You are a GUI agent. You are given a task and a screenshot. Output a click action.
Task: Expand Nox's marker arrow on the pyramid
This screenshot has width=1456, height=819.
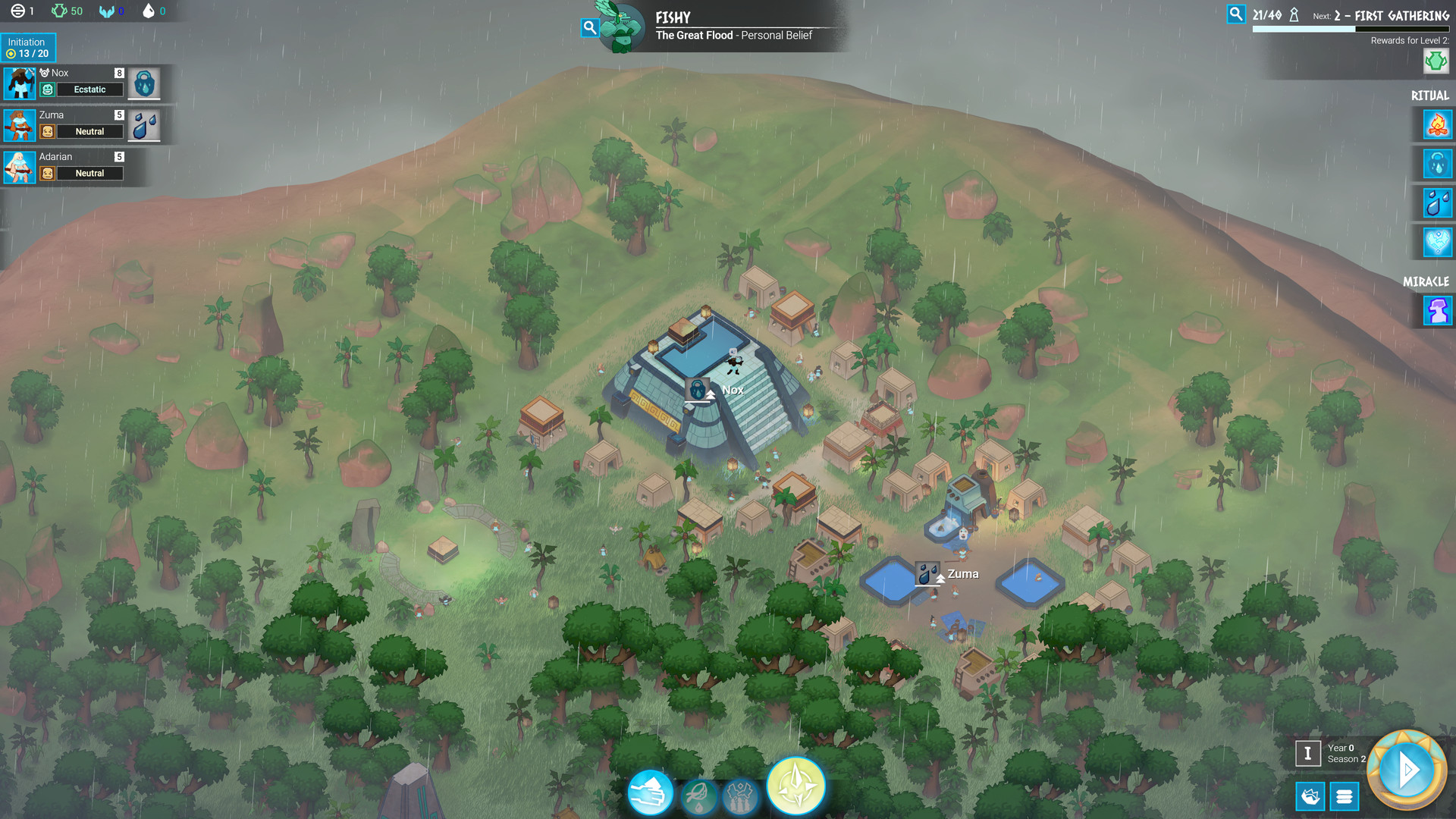coord(710,395)
